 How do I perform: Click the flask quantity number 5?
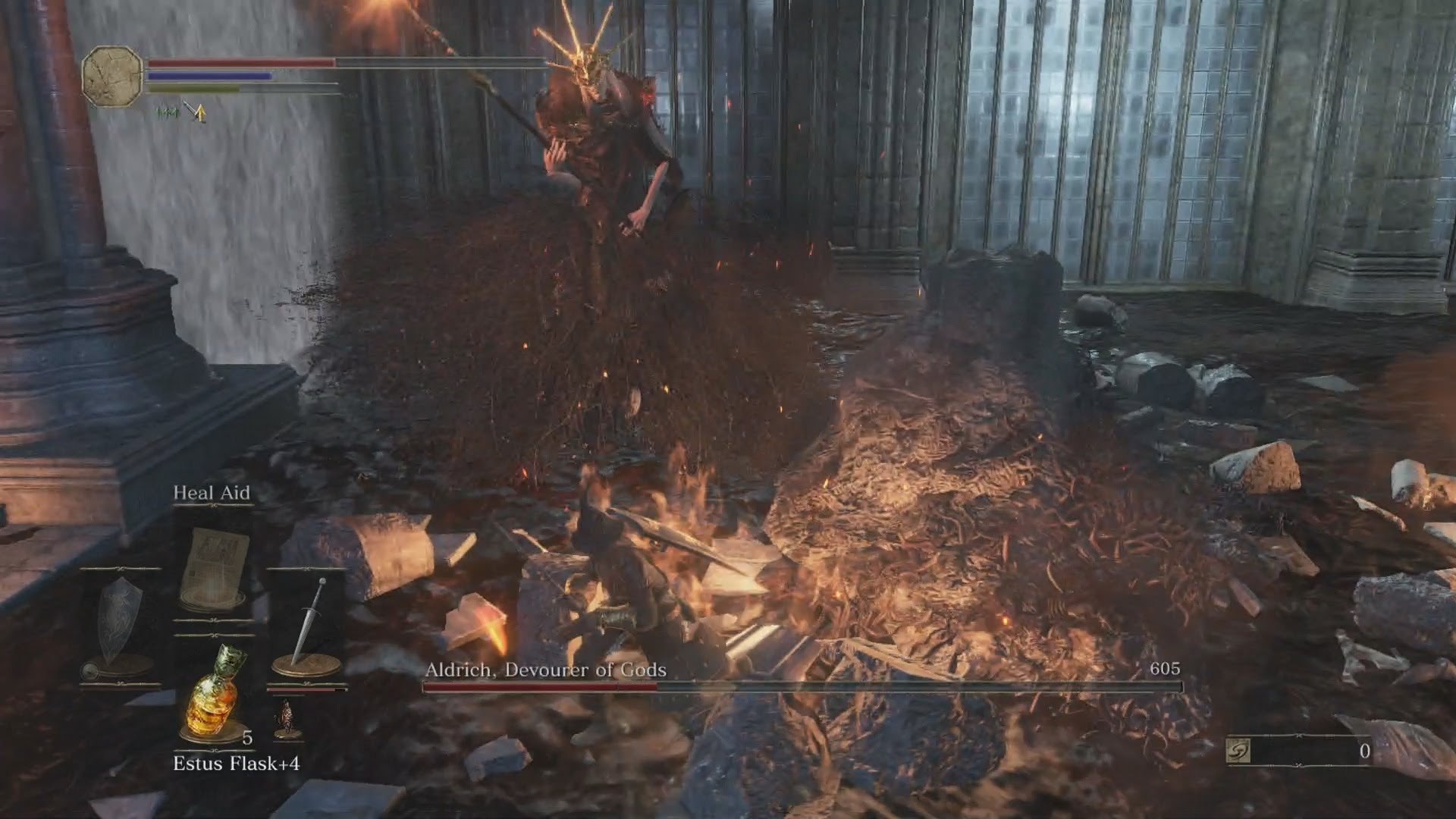[x=246, y=739]
